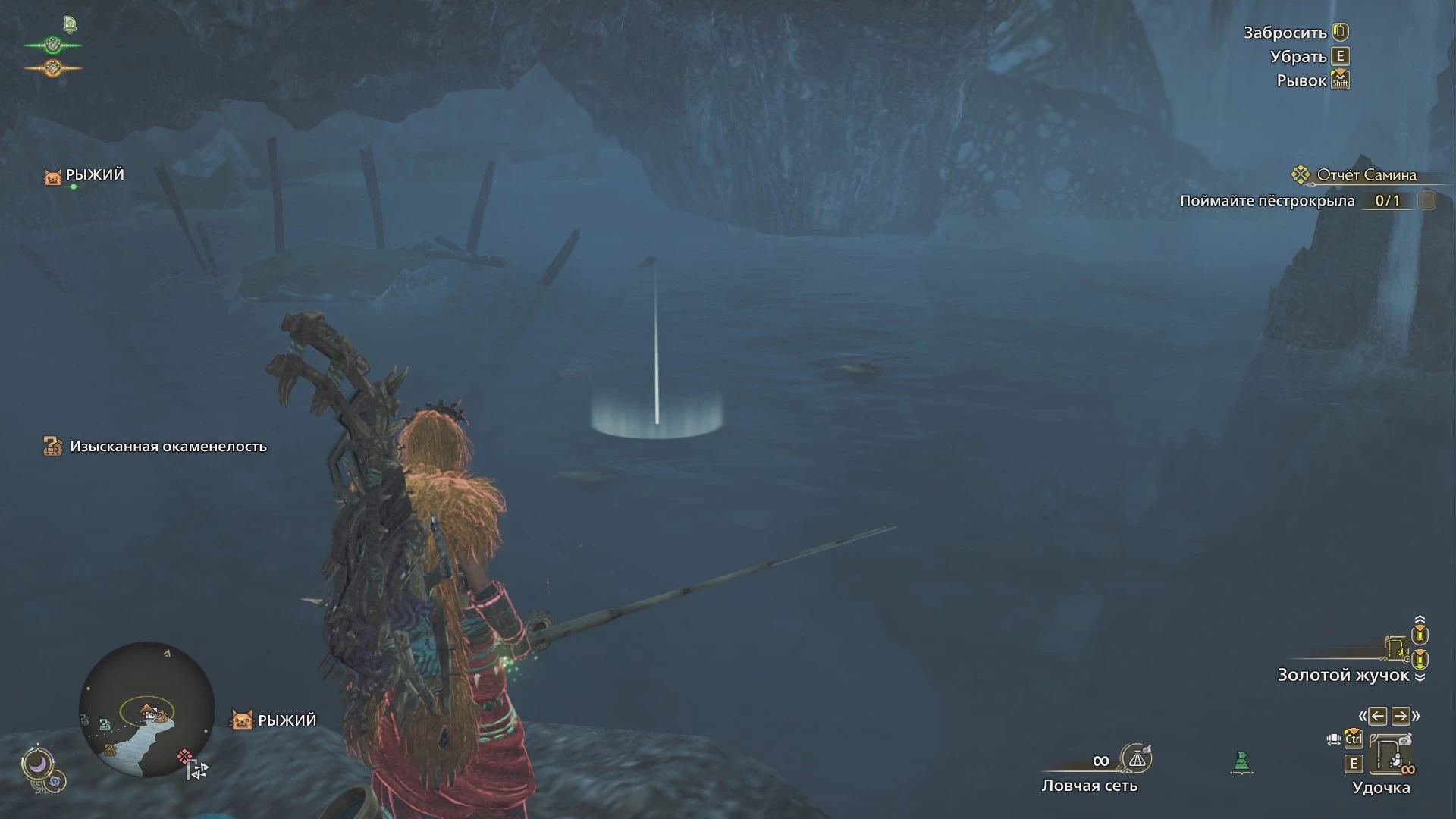This screenshot has height=819, width=1456.
Task: Click the crescent moon time-of-day icon
Action: [x=37, y=762]
